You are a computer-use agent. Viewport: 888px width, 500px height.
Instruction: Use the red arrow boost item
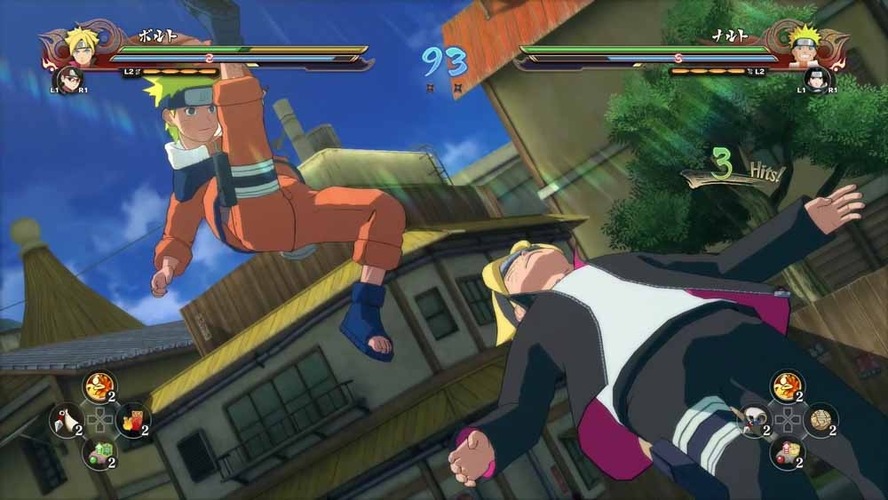[787, 453]
